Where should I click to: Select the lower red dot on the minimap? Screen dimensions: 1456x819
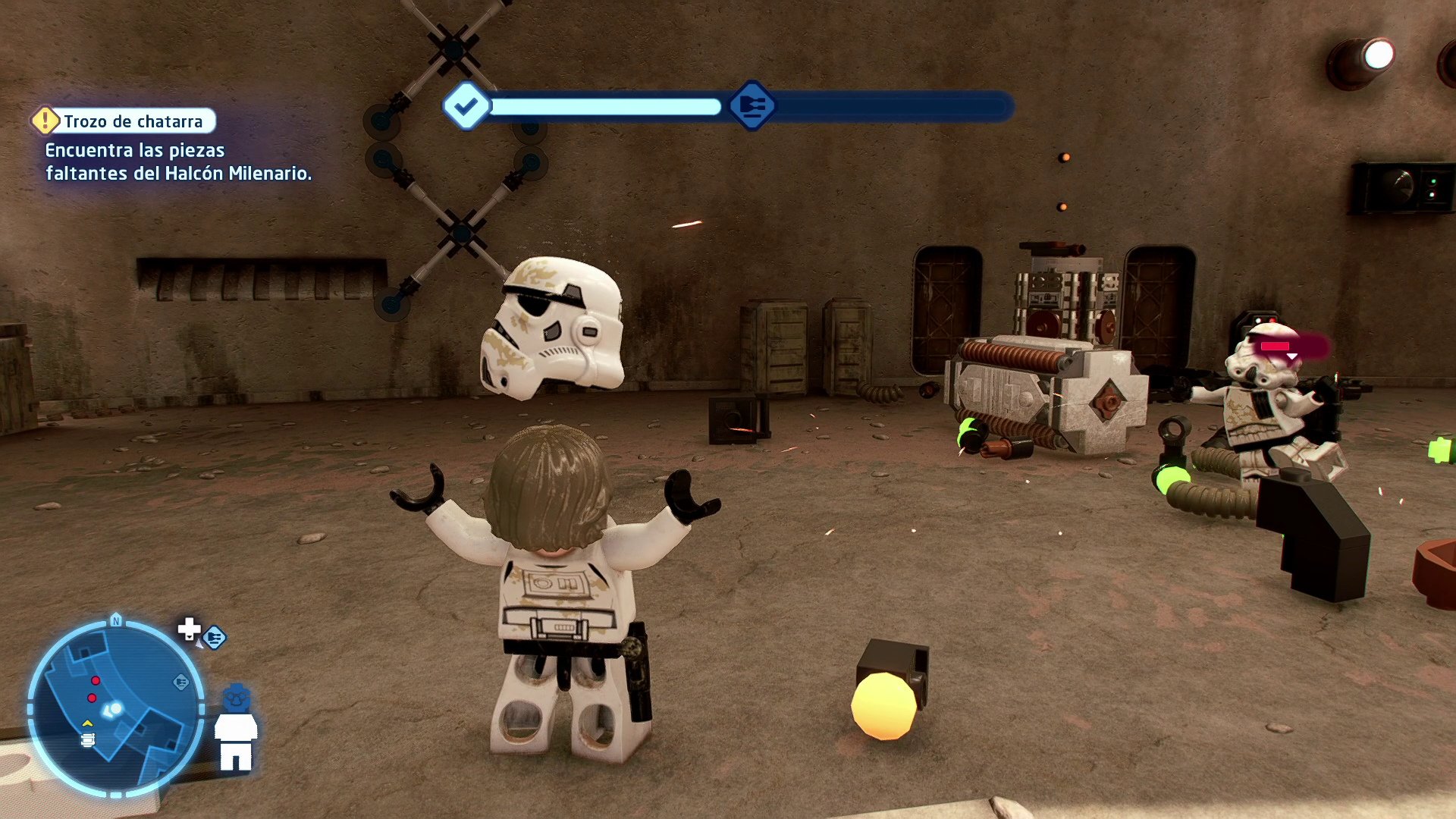coord(92,698)
